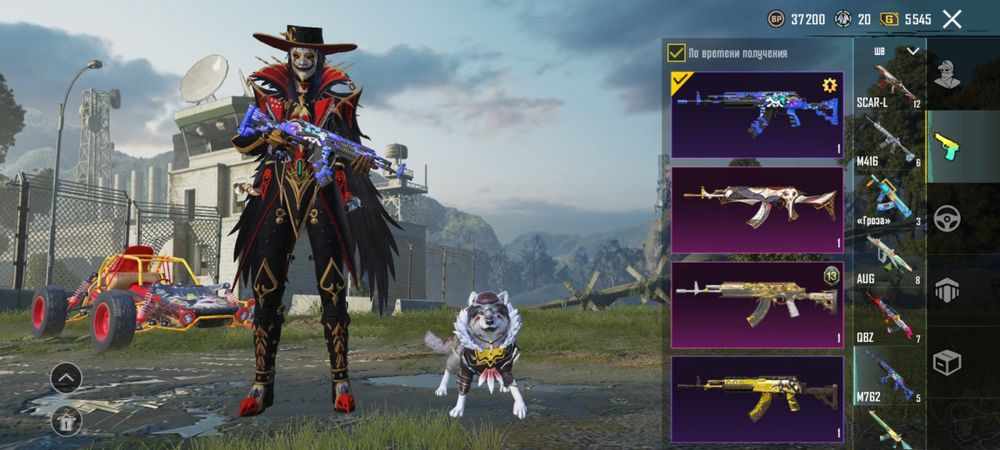1000x450 pixels.
Task: Toggle the 'По времени получения' sort checkbox
Action: pyautogui.click(x=677, y=53)
